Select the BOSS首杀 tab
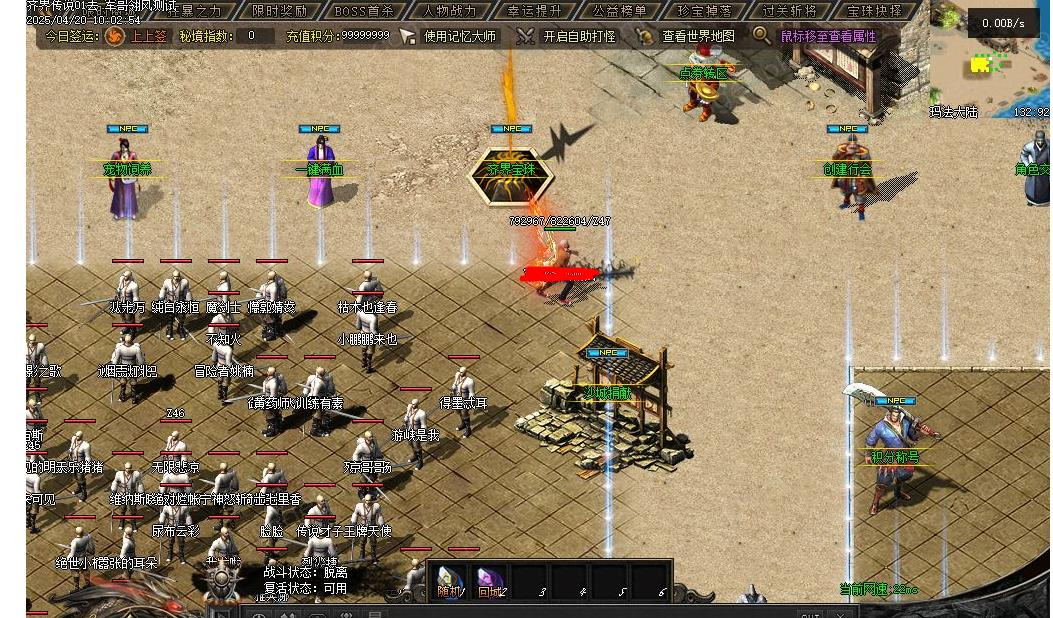Image resolution: width=1053 pixels, height=618 pixels. point(364,11)
